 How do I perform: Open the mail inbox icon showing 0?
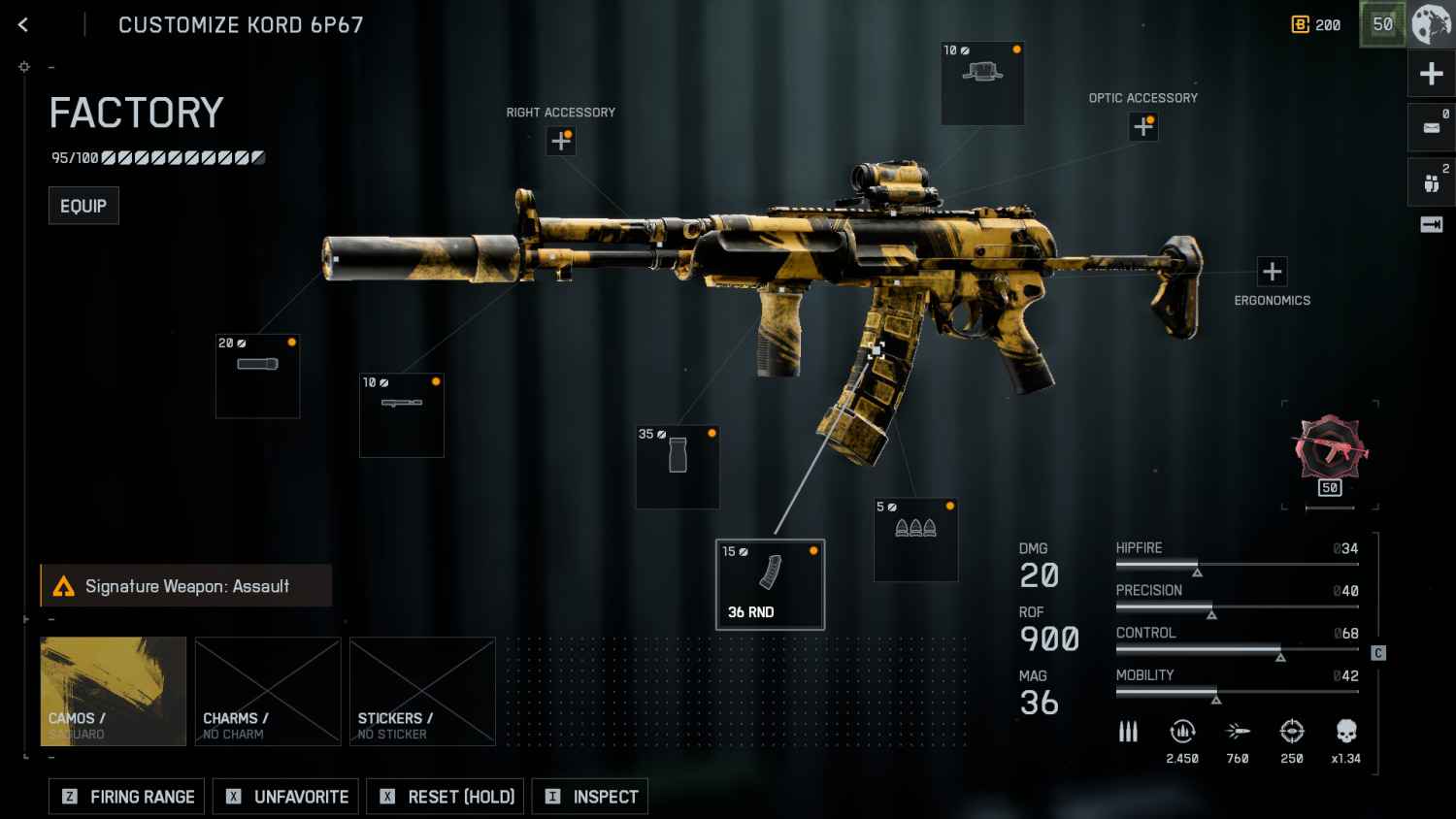[1431, 127]
